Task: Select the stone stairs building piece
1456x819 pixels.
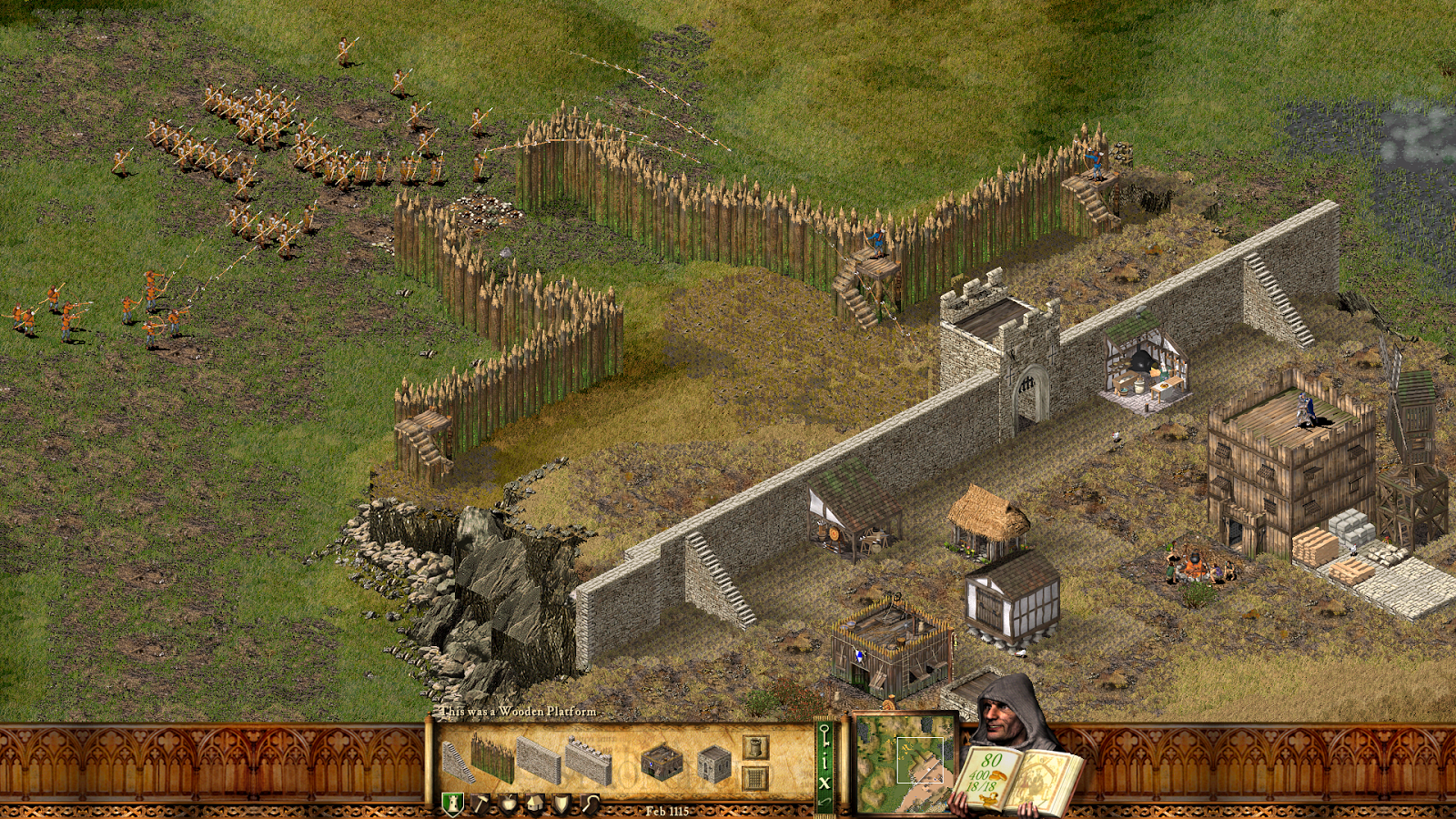Action: point(458,762)
